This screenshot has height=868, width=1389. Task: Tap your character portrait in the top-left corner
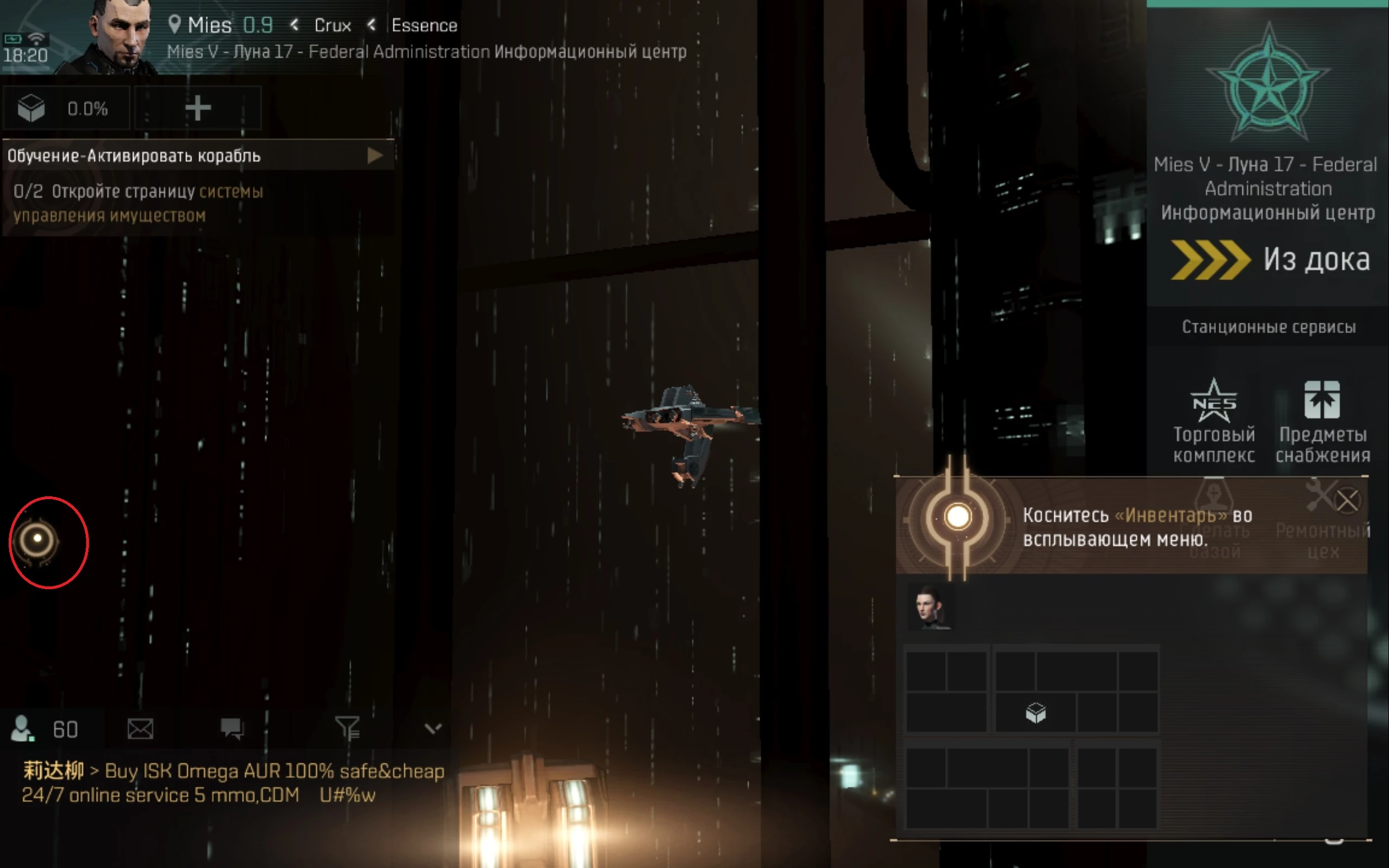[x=115, y=34]
